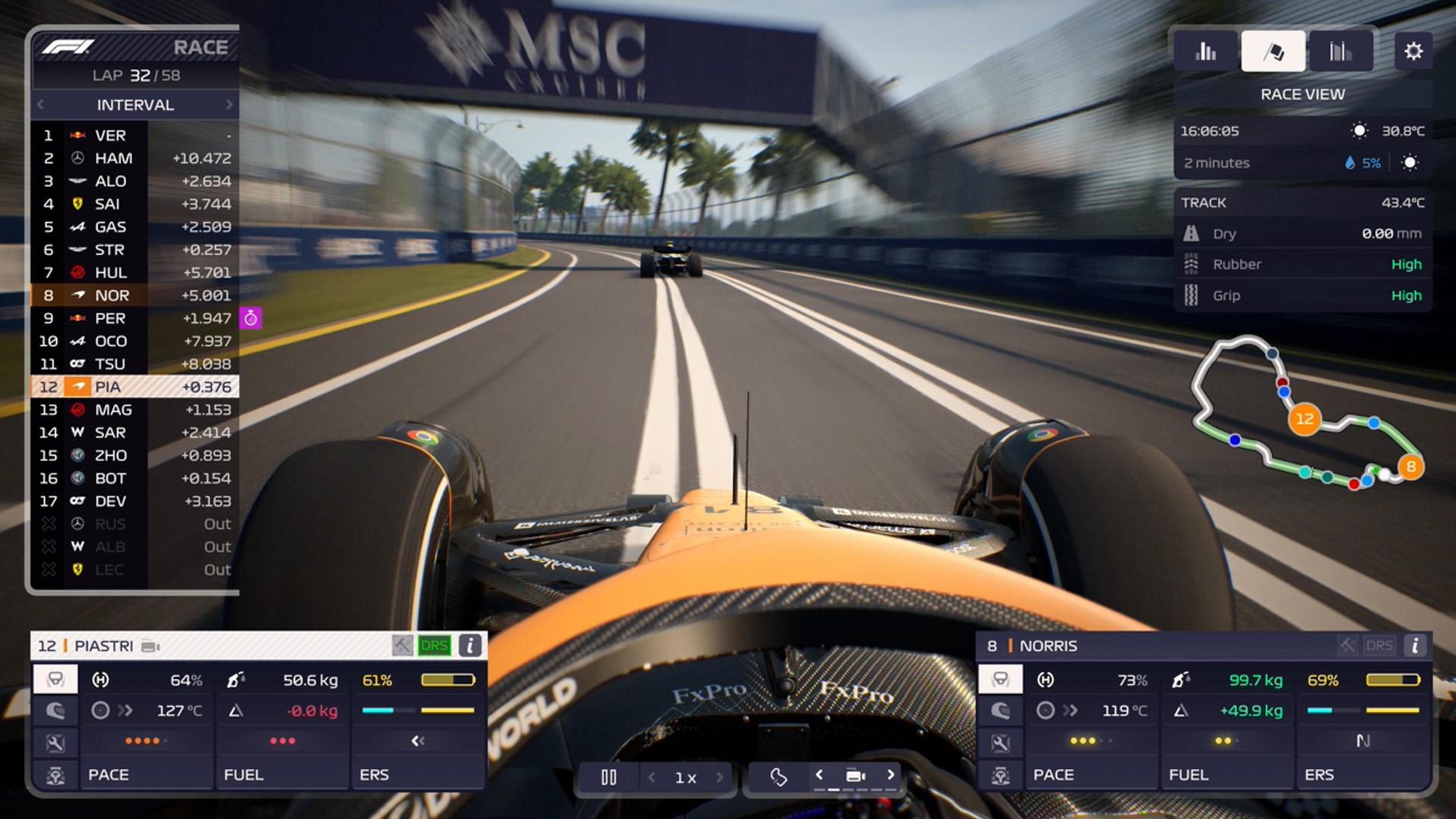
Task: Toggle DRS indicator on Piastri's panel
Action: 435,646
